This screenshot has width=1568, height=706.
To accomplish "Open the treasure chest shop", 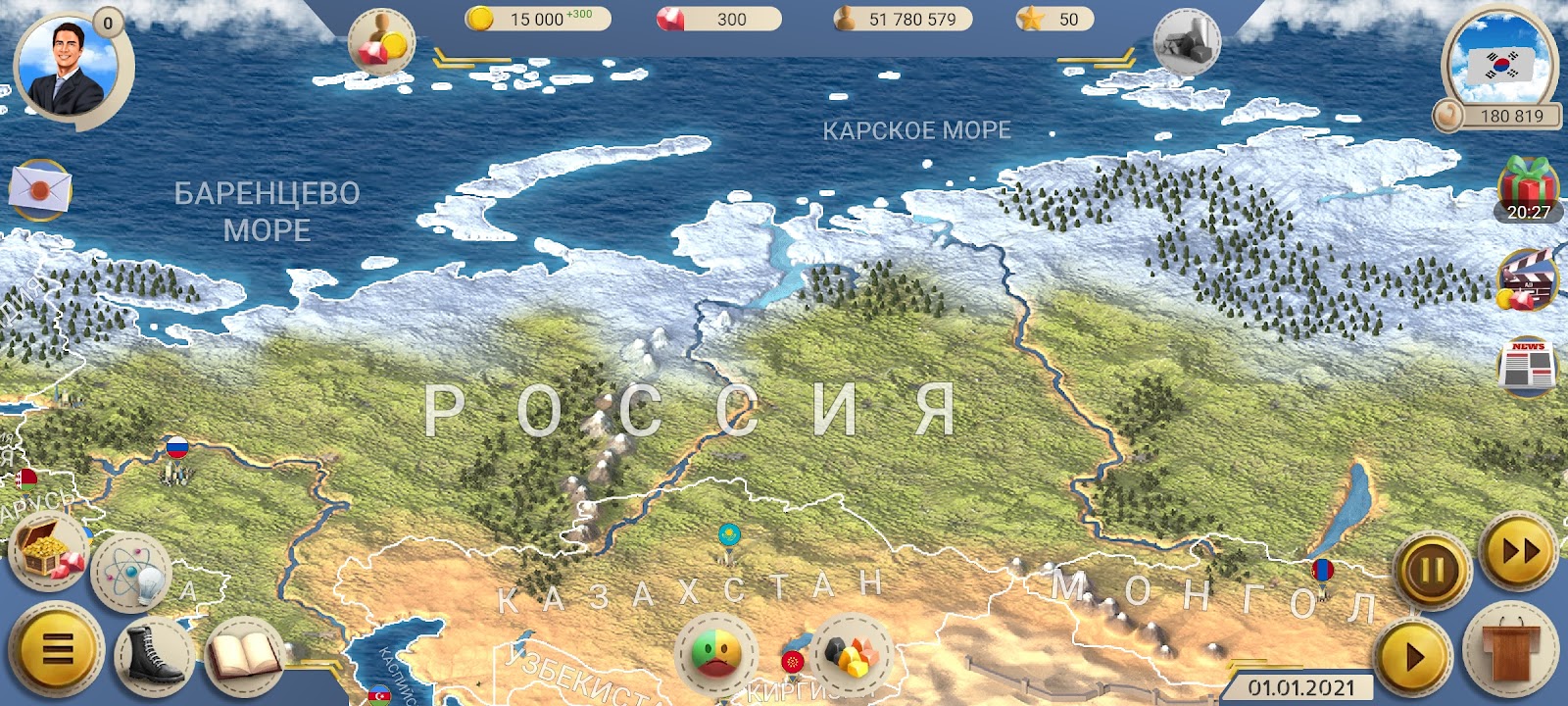I will tap(47, 550).
